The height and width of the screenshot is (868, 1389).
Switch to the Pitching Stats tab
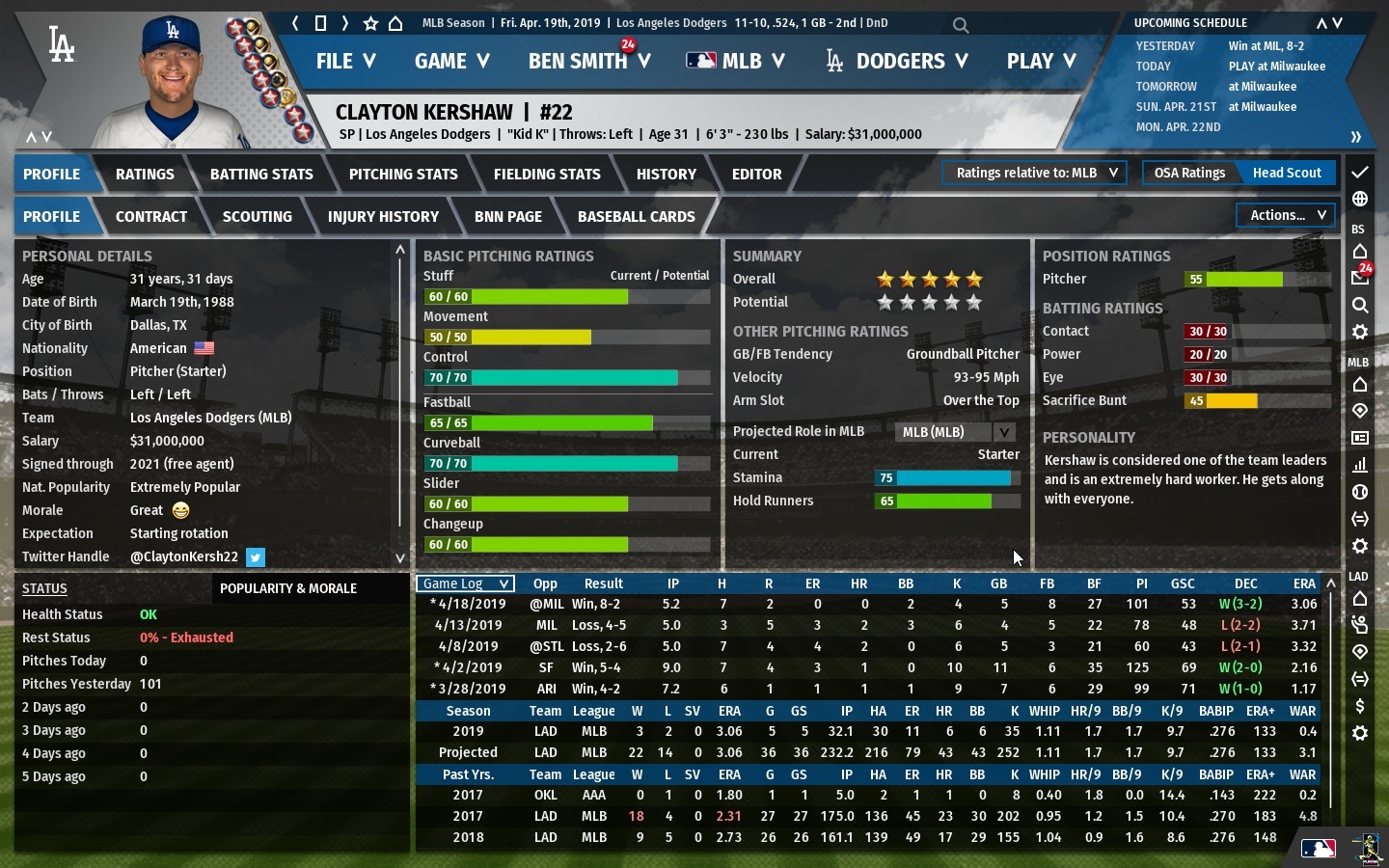pos(403,174)
